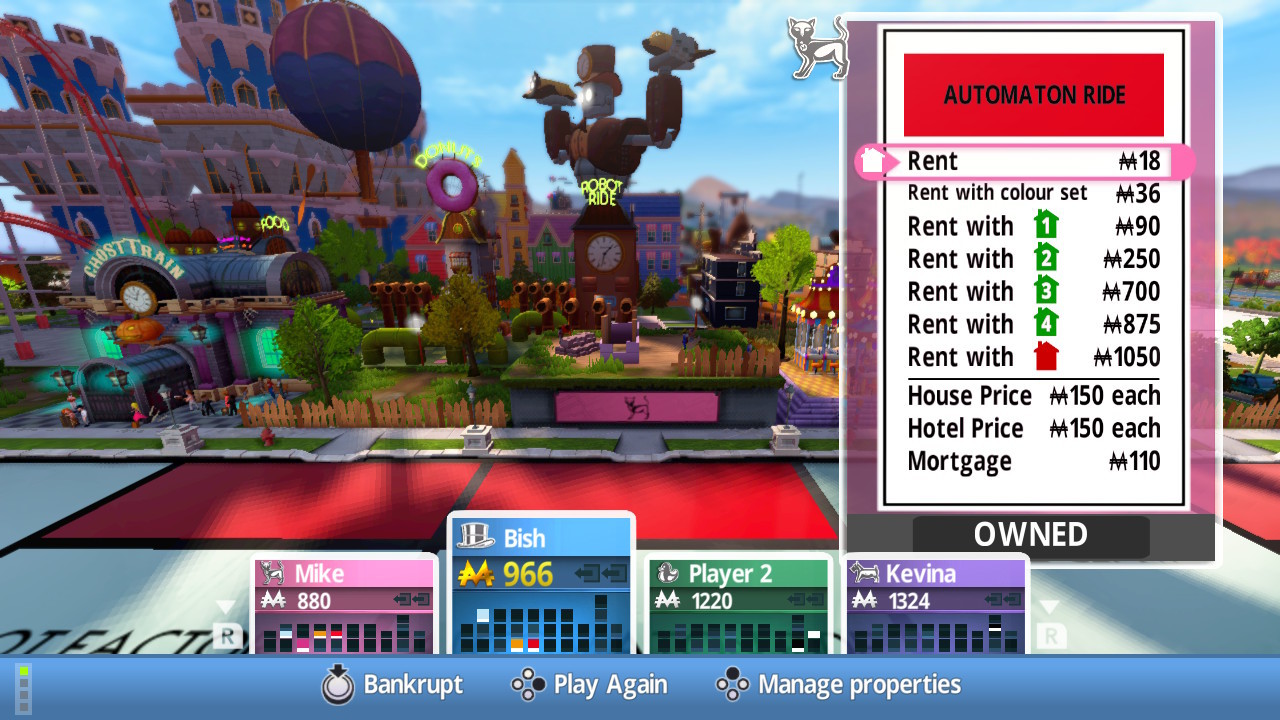Screen dimensions: 1280x720
Task: Click the OWNED label on the property card
Action: pyautogui.click(x=1030, y=535)
